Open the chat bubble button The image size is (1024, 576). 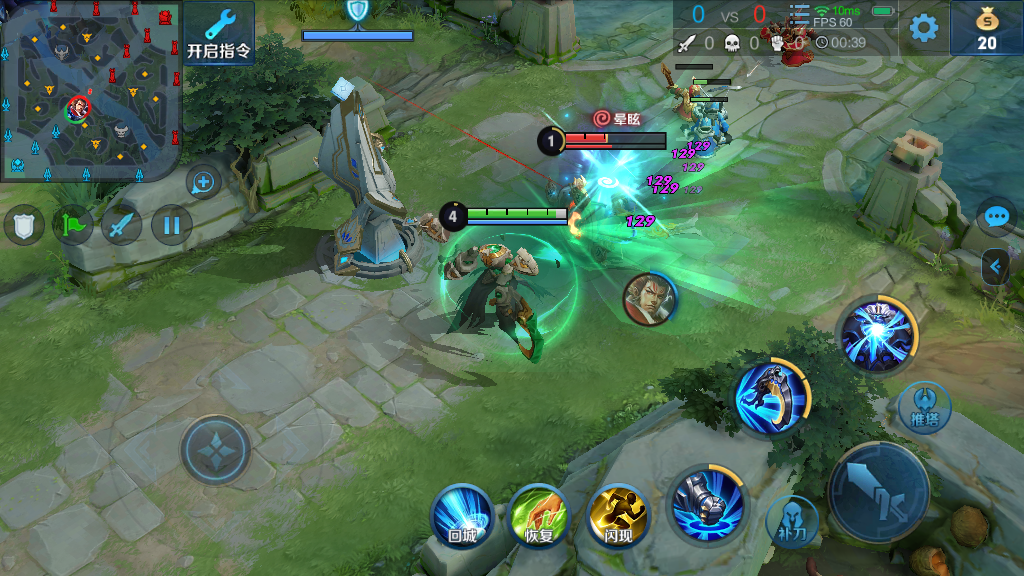coord(997,216)
